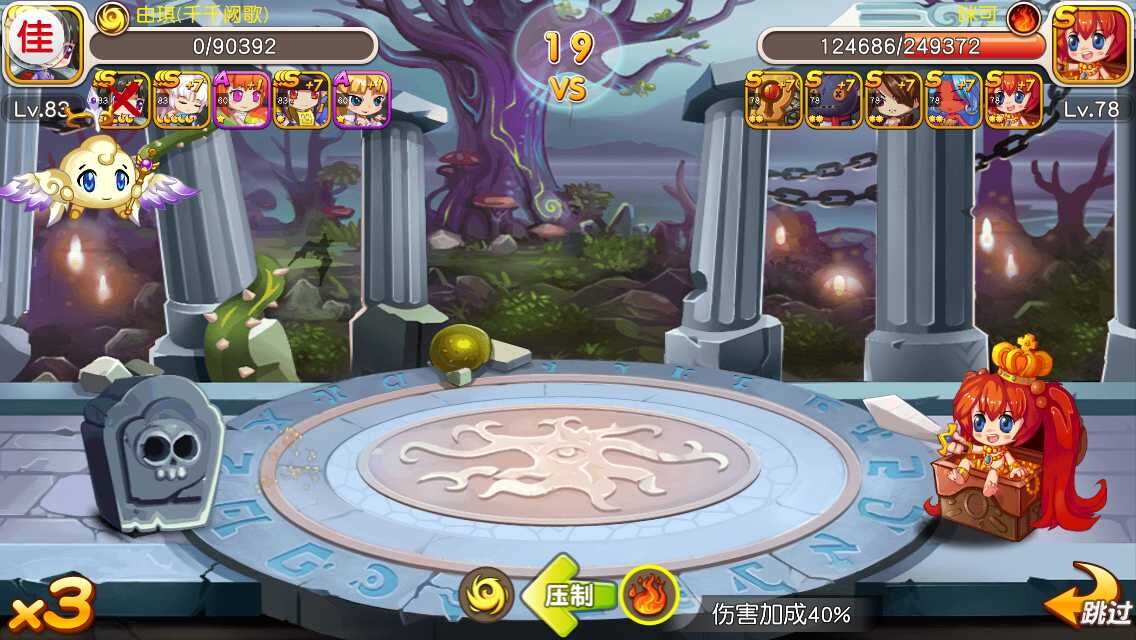The image size is (1136, 640).
Task: Tap the wind swirl icon by player name
Action: (112, 16)
